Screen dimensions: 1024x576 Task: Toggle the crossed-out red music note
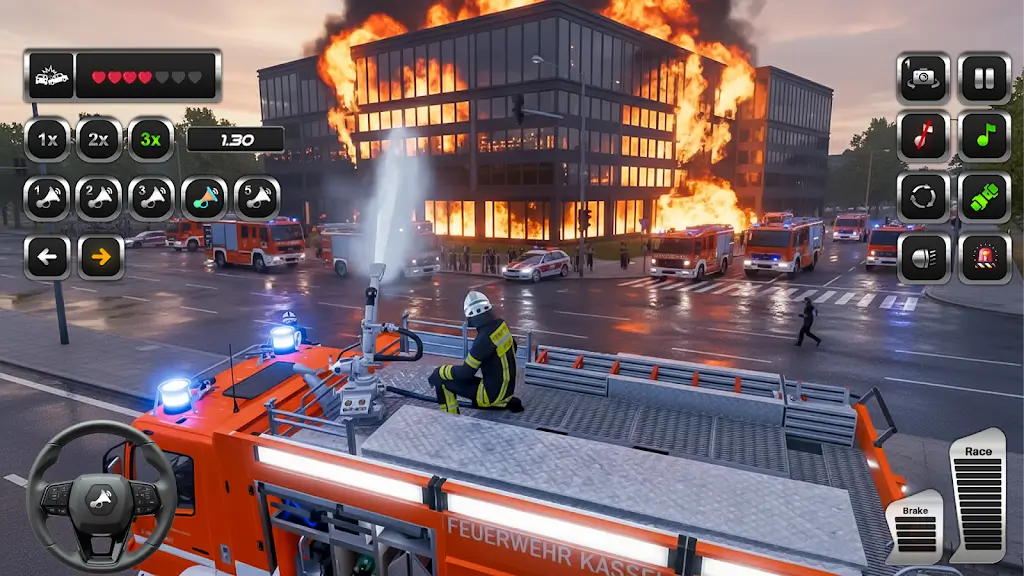tap(923, 137)
